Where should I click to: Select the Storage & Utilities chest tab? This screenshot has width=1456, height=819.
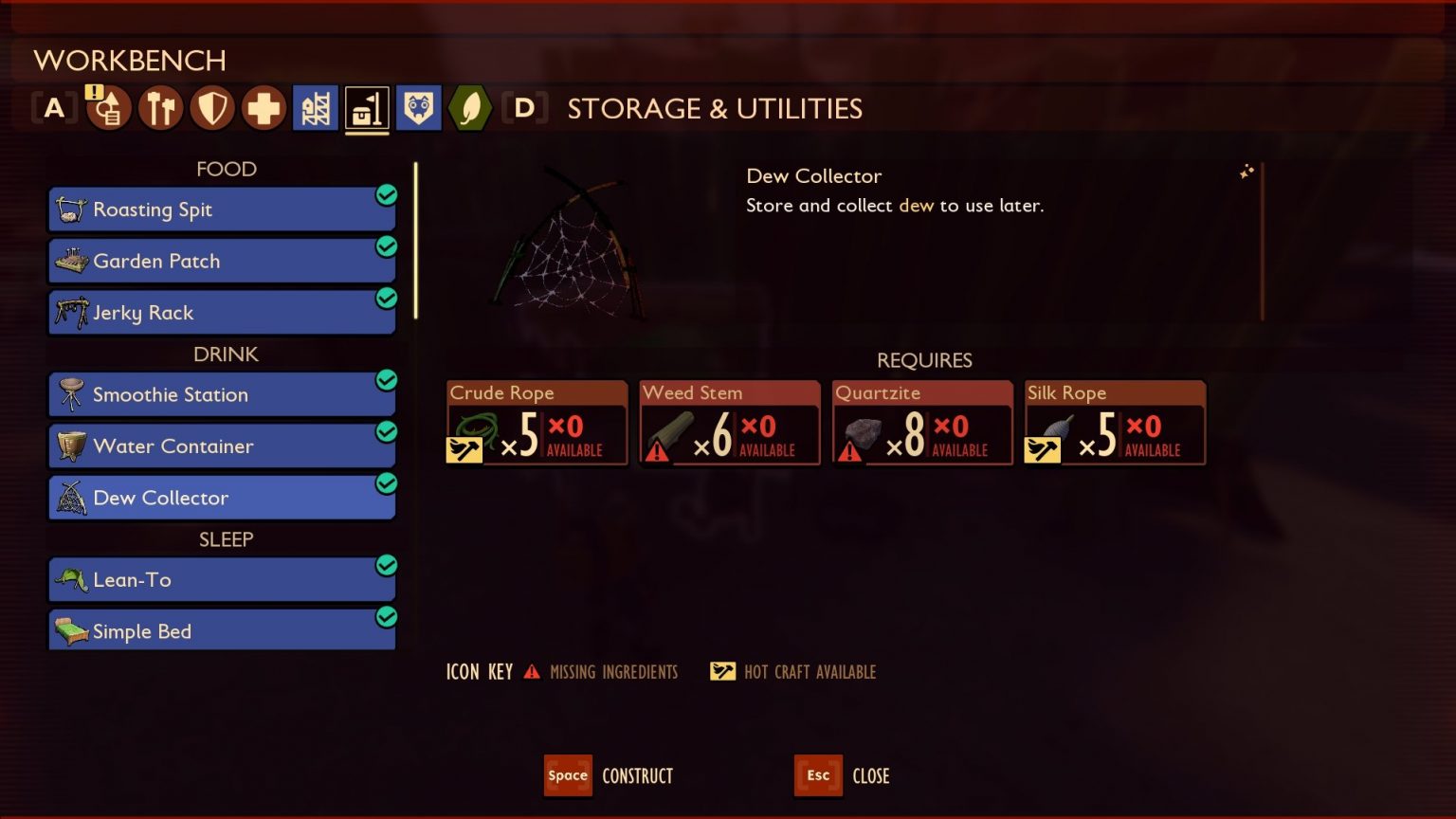367,107
